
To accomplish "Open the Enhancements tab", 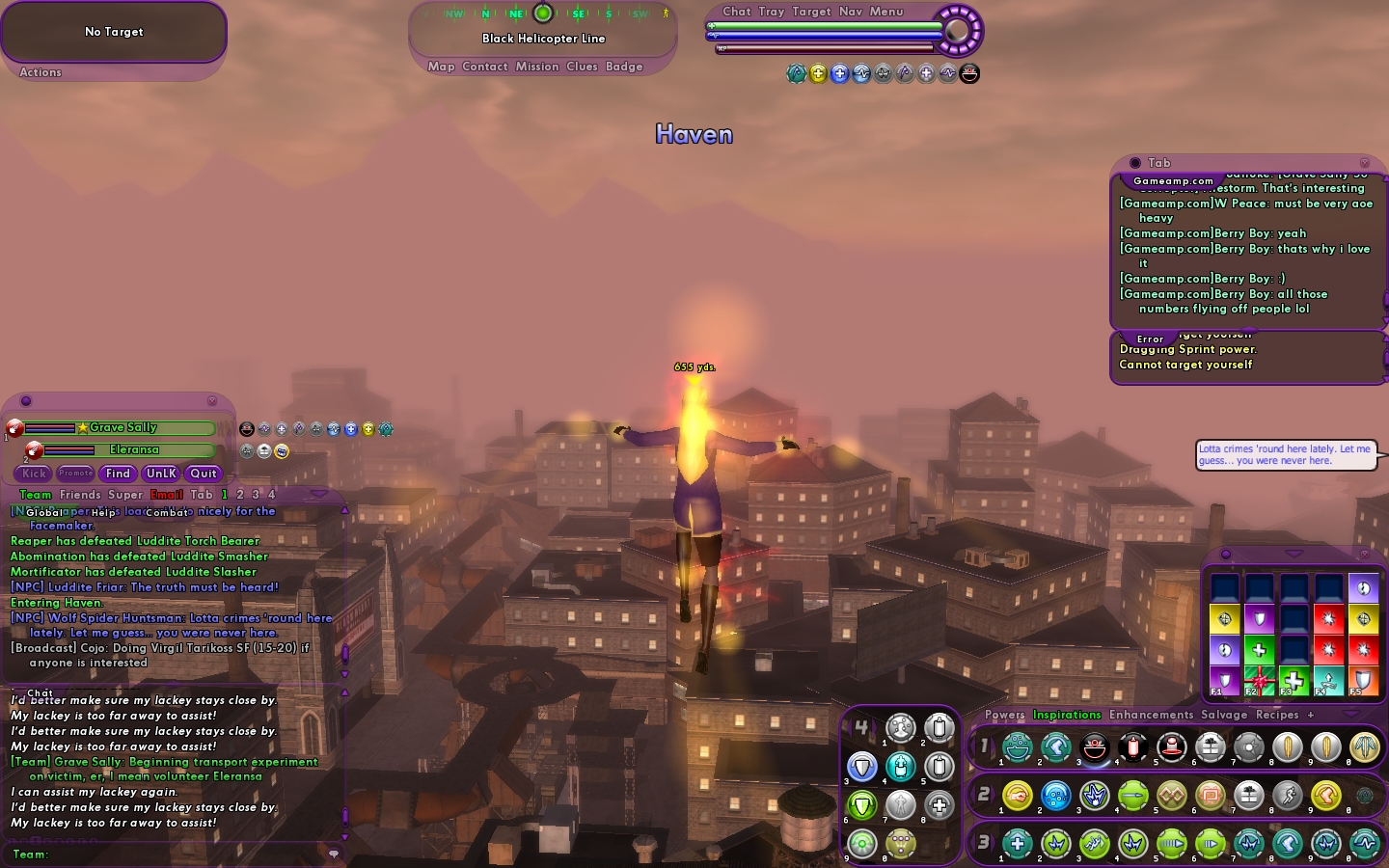I will 1151,715.
